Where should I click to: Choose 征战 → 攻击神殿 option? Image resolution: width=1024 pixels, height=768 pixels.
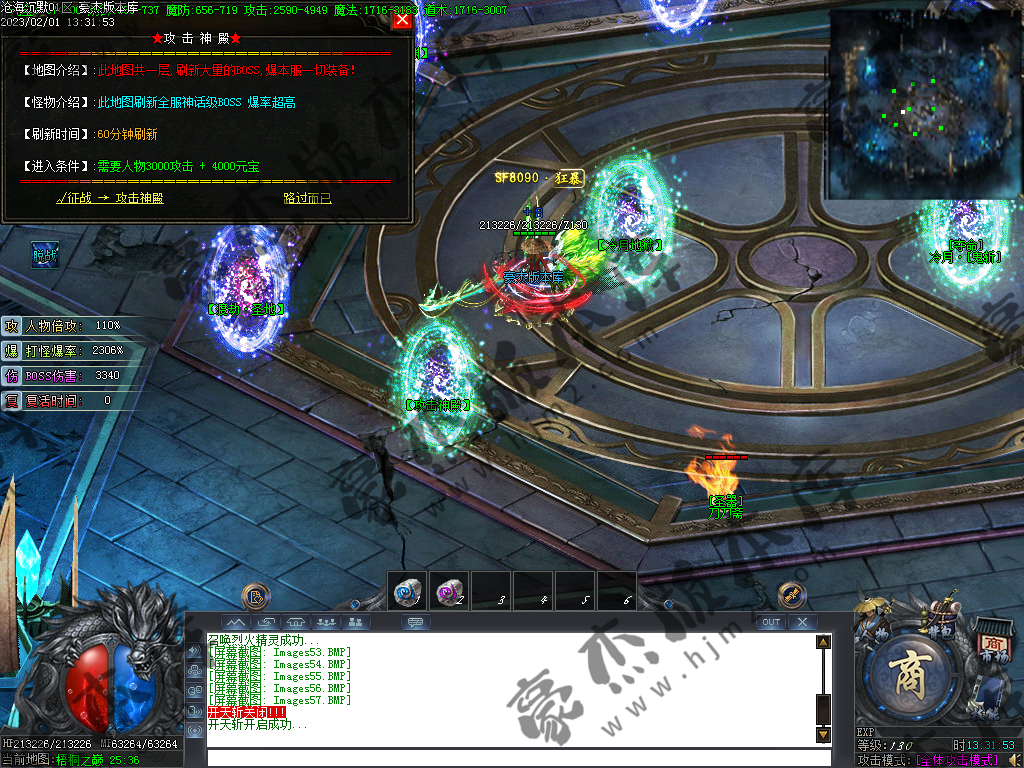[x=110, y=198]
